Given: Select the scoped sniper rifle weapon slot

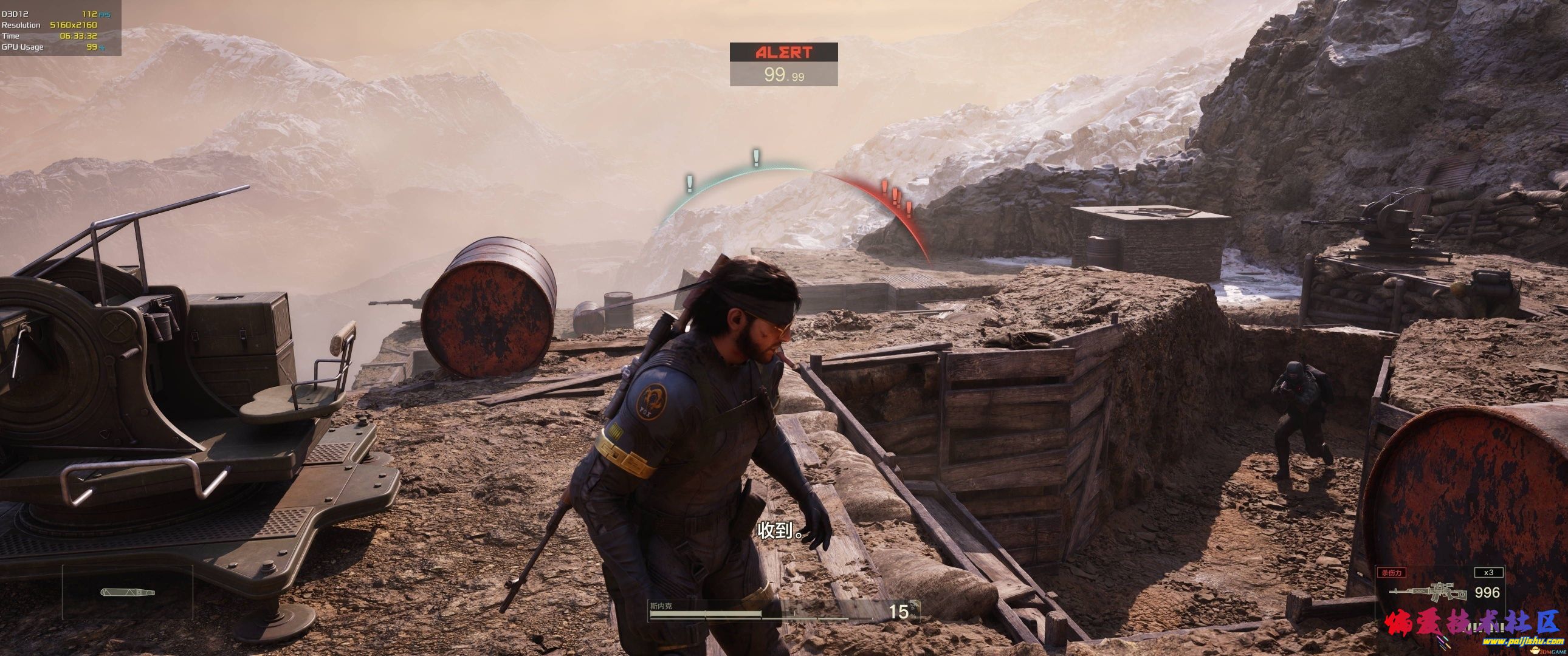Looking at the screenshot, I should coord(1426,592).
